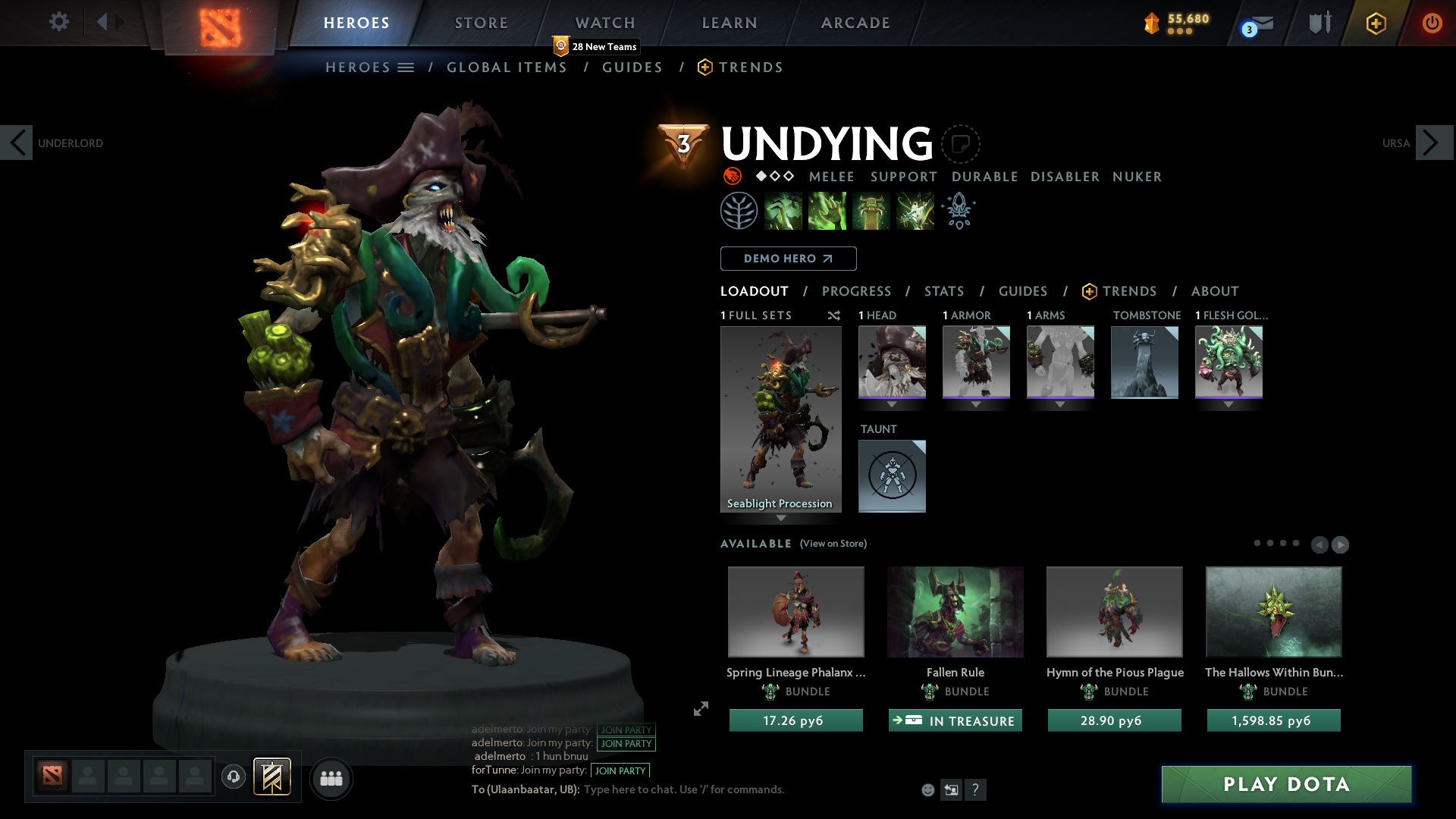Click the emoticon smiley beside the chat box
The width and height of the screenshot is (1456, 819).
pos(927,789)
